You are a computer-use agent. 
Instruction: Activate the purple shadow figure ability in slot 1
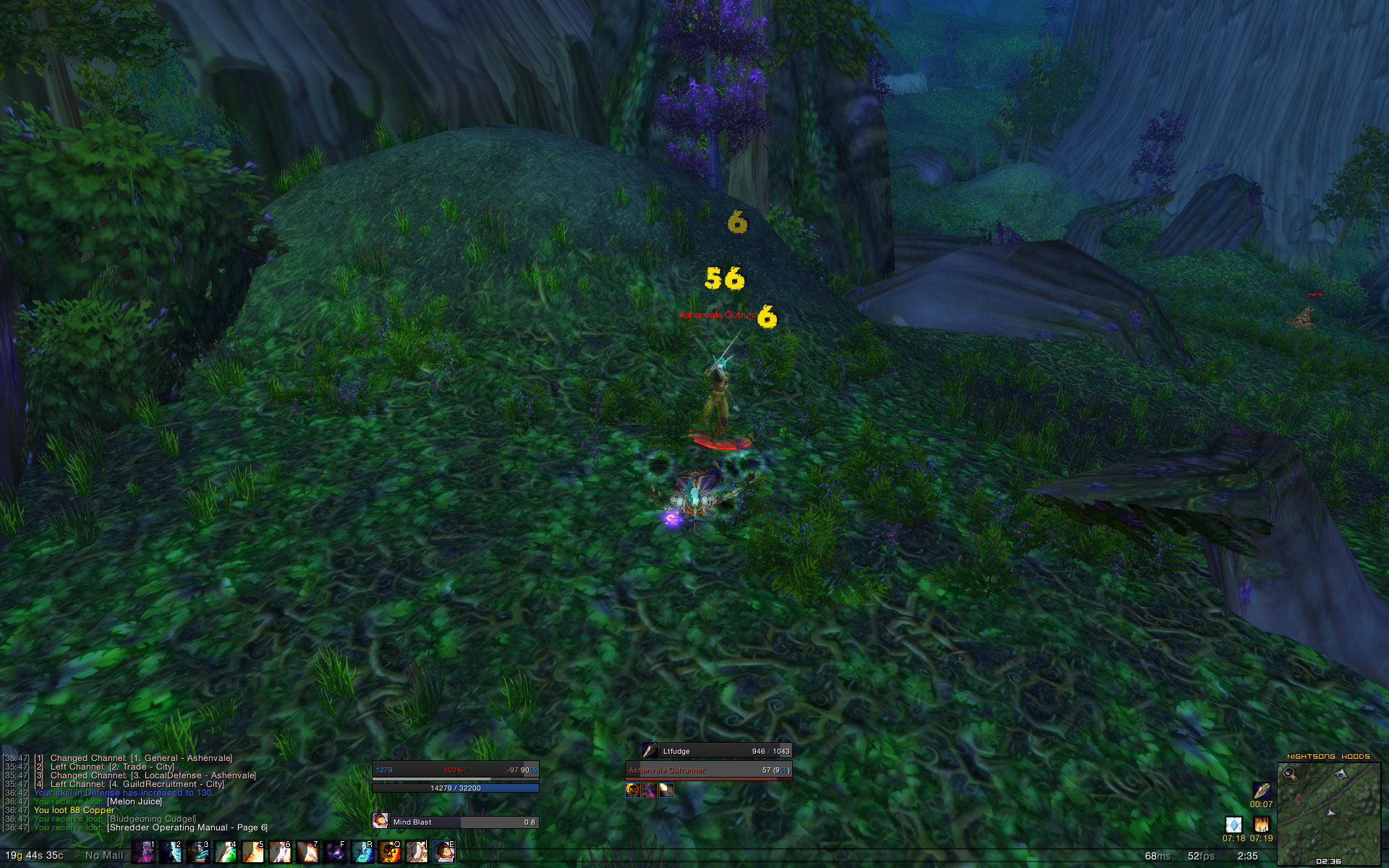(x=143, y=852)
